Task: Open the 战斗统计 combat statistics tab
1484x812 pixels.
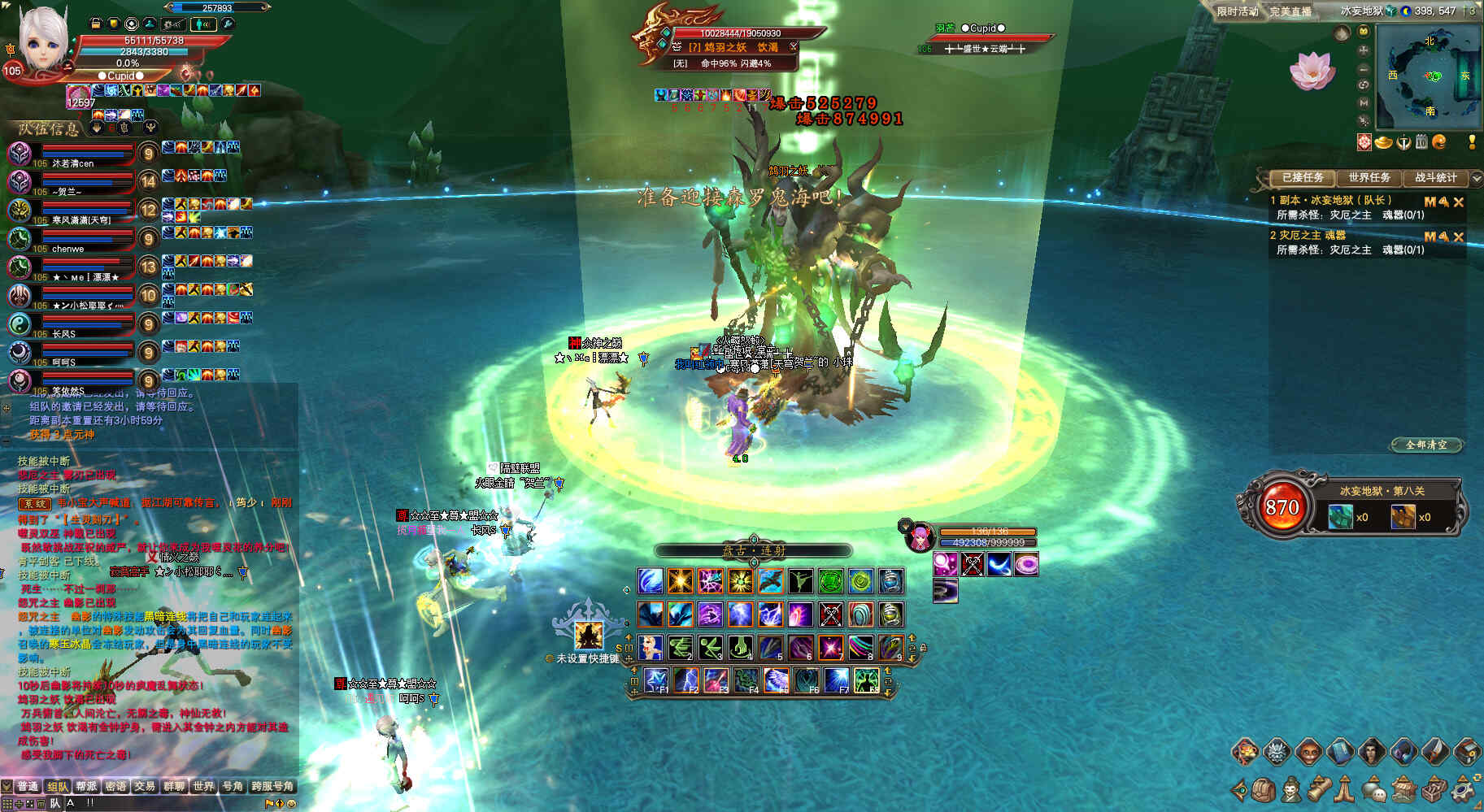Action: 1435,177
